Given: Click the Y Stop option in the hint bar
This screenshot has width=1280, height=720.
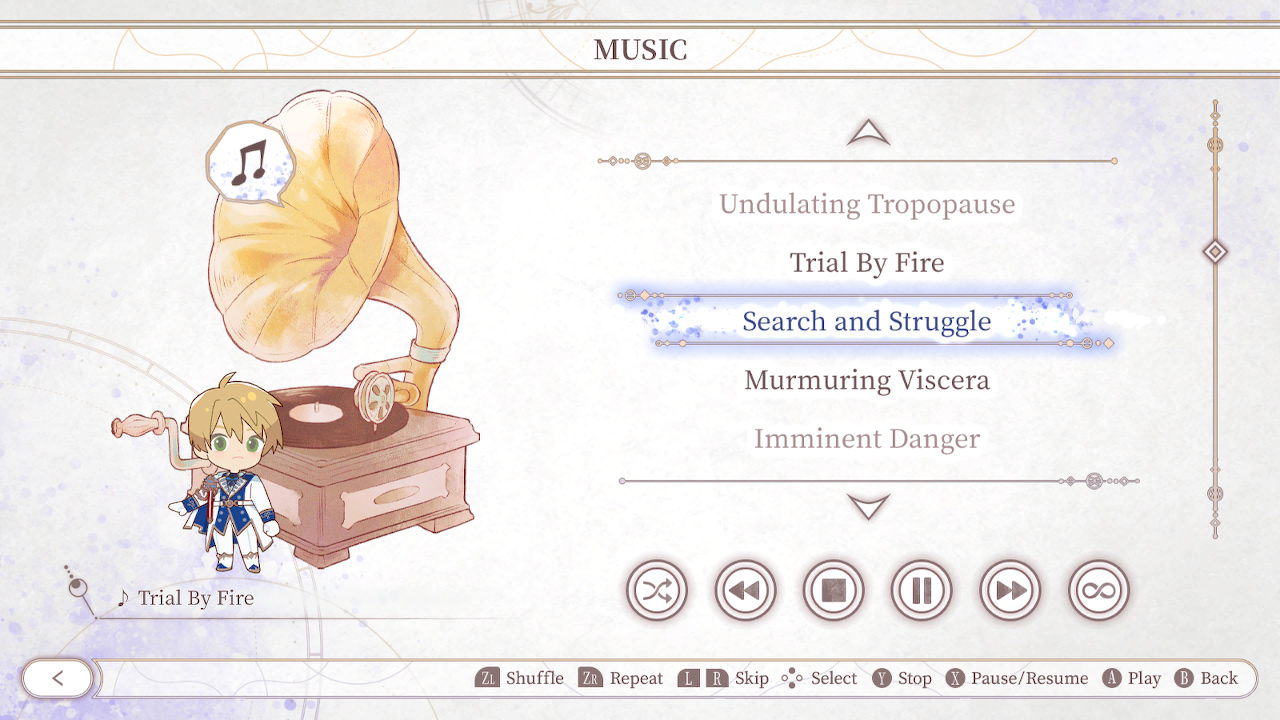Looking at the screenshot, I should pyautogui.click(x=903, y=678).
